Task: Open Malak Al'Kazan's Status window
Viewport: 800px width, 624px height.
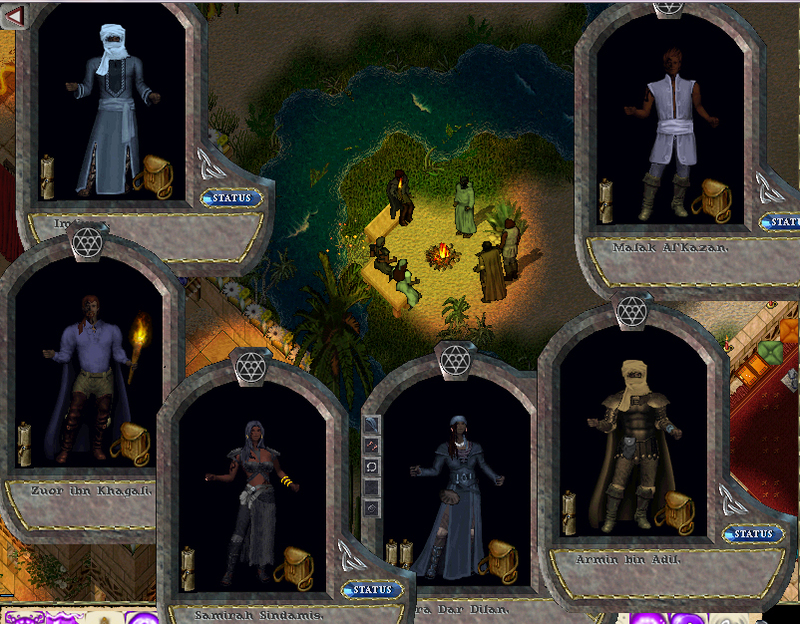Action: tap(782, 221)
